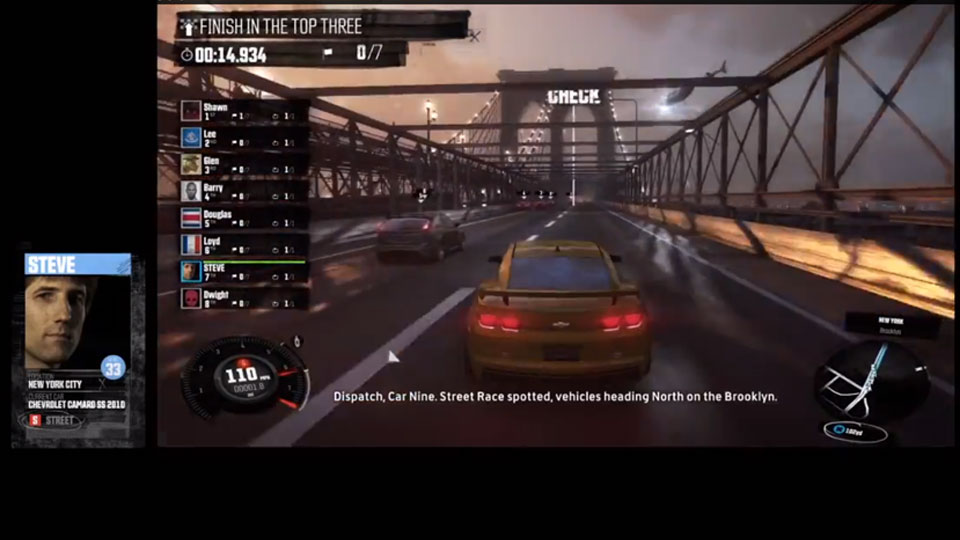Choose racer Lee in the standings list
960x540 pixels.
pos(243,138)
